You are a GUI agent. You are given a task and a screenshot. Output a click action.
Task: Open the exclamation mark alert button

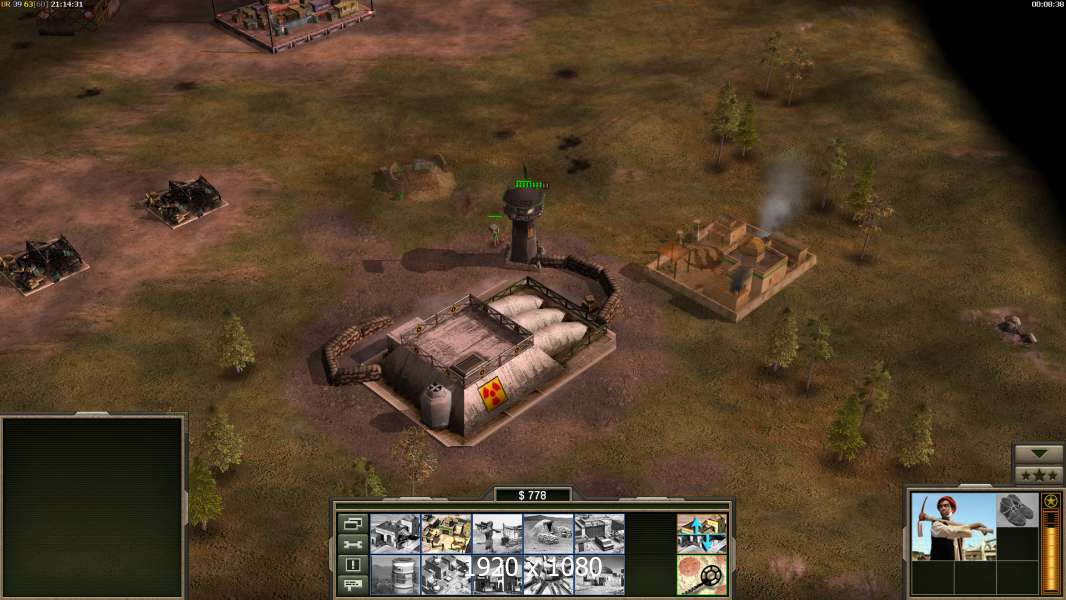pos(352,565)
